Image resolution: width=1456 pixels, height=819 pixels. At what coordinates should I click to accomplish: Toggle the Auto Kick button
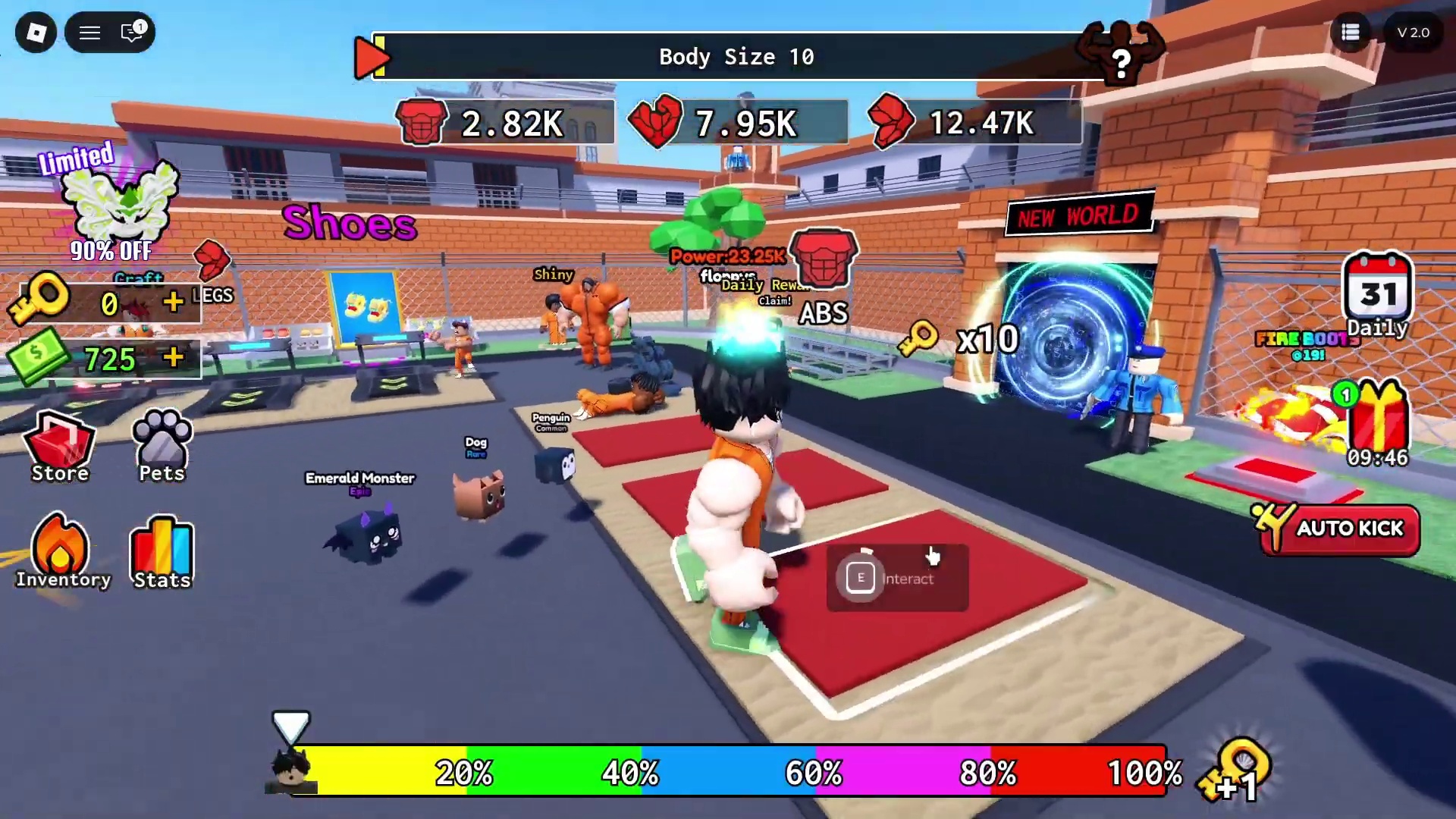coord(1339,529)
